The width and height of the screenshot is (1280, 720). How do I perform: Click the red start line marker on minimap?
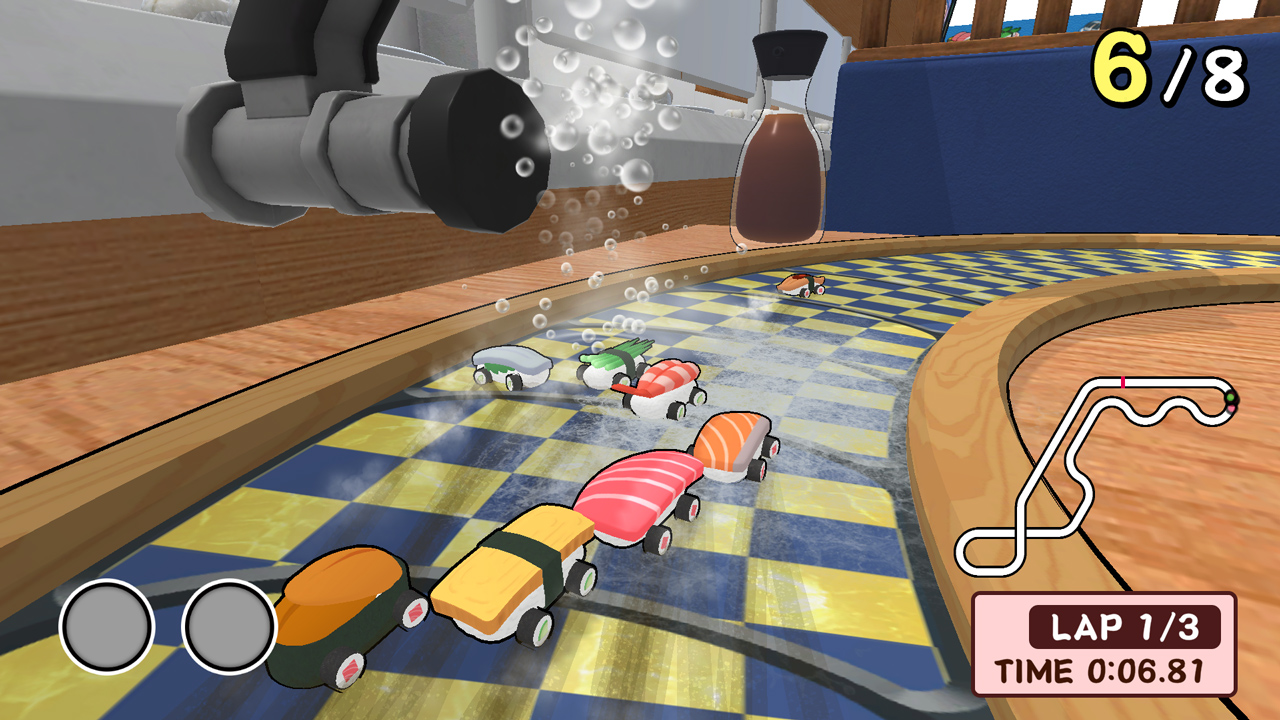click(x=1123, y=382)
